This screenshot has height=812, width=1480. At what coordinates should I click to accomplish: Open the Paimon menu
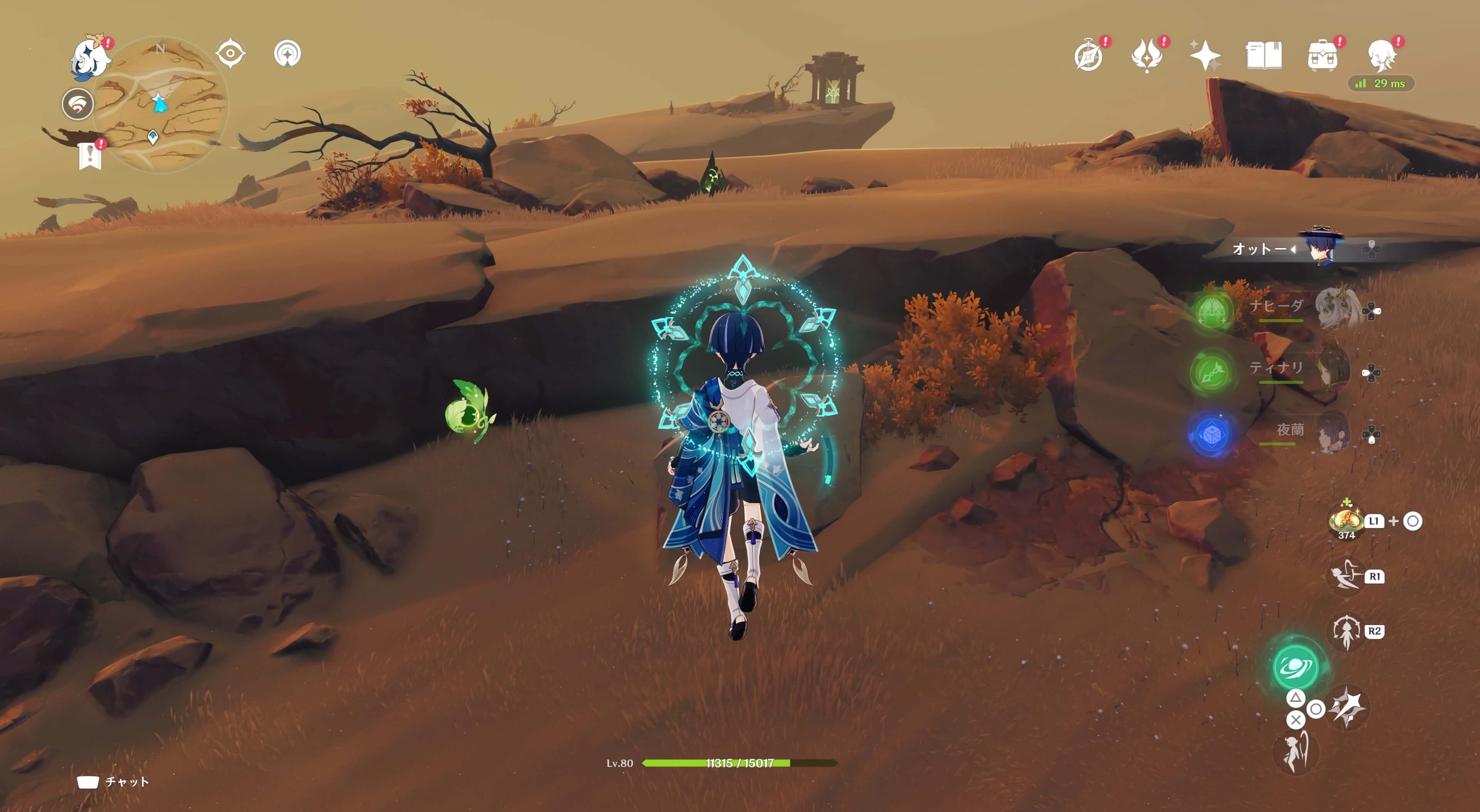pyautogui.click(x=90, y=56)
